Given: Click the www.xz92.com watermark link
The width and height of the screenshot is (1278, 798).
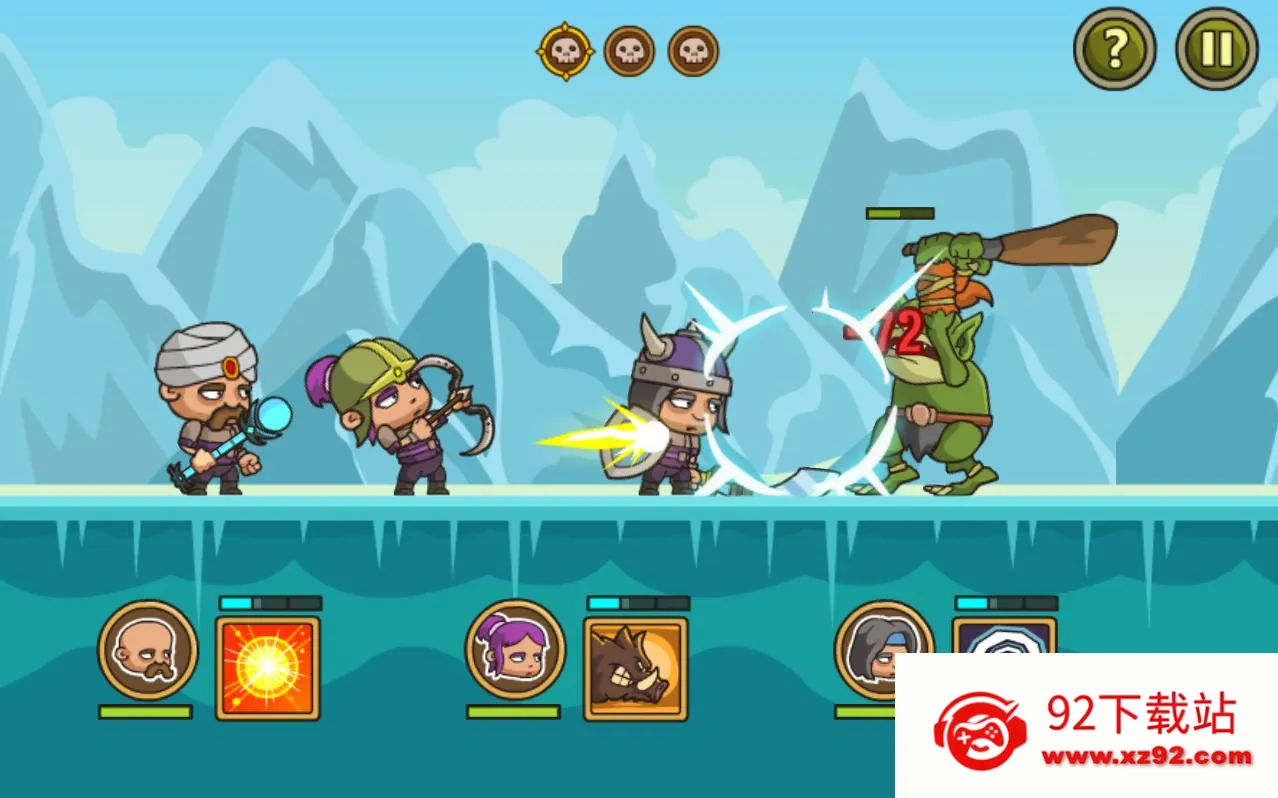Looking at the screenshot, I should [1146, 757].
